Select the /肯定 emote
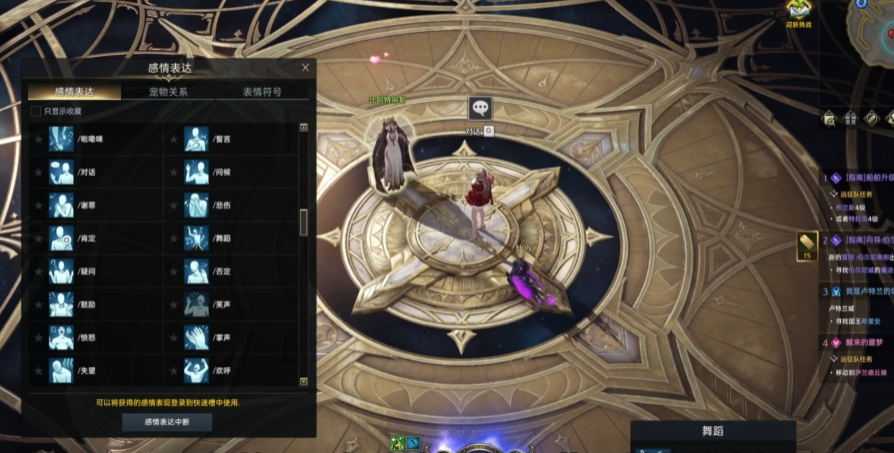 tap(62, 238)
